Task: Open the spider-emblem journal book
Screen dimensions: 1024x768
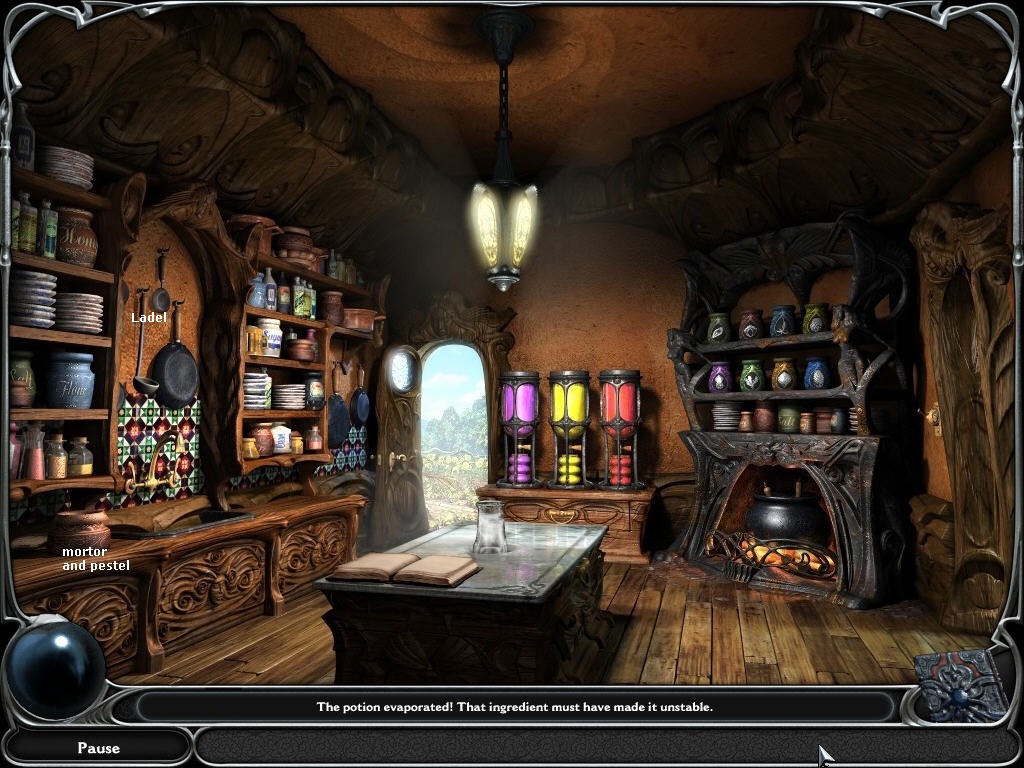Action: click(963, 685)
